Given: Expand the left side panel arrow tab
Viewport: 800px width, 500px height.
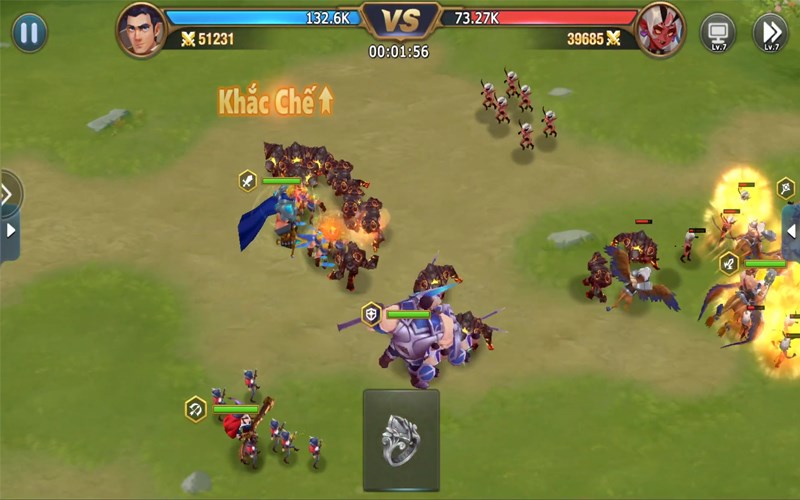Looking at the screenshot, I should pos(10,231).
